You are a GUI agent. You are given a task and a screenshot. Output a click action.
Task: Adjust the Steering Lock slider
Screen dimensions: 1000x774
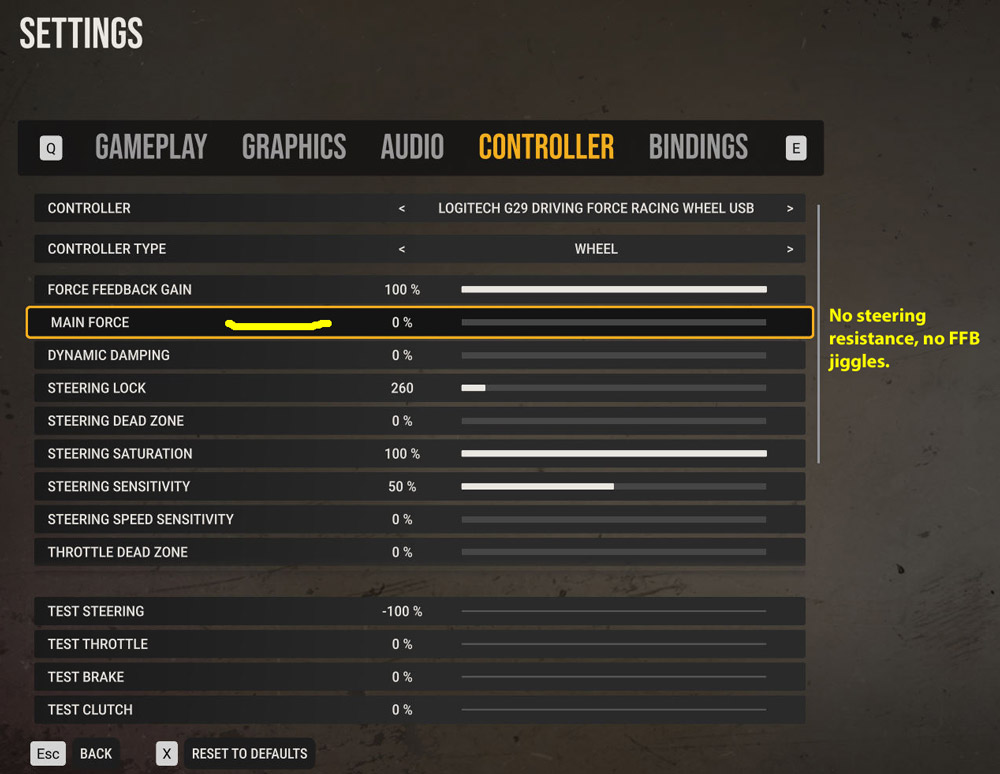point(613,388)
